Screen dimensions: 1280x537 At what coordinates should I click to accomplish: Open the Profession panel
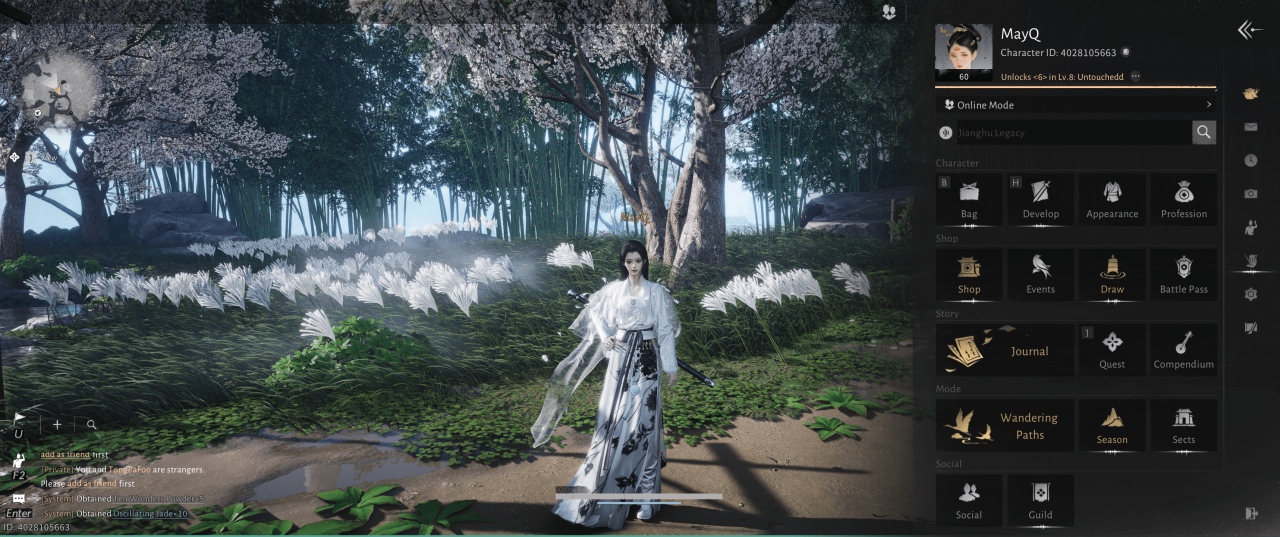coord(1183,199)
